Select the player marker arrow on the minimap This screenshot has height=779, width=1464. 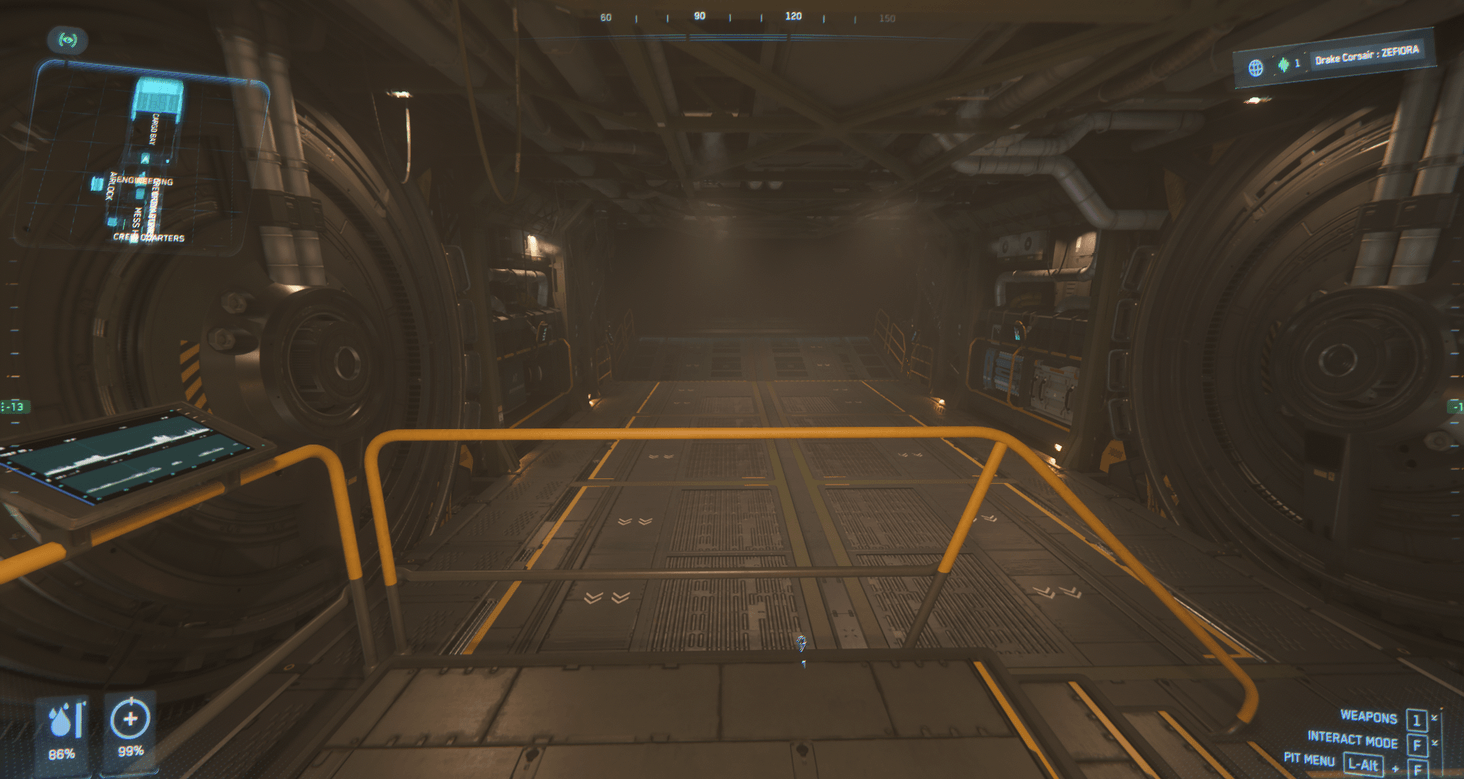tap(145, 158)
